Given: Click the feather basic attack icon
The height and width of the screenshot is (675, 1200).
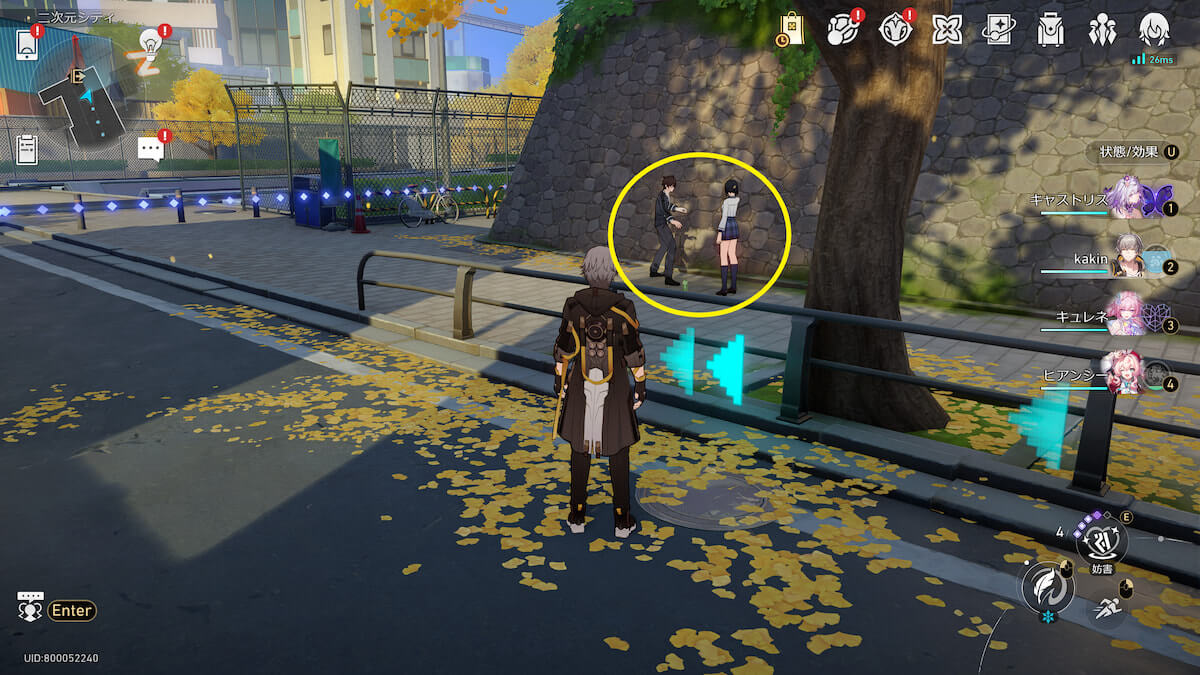Looking at the screenshot, I should coord(1046,589).
